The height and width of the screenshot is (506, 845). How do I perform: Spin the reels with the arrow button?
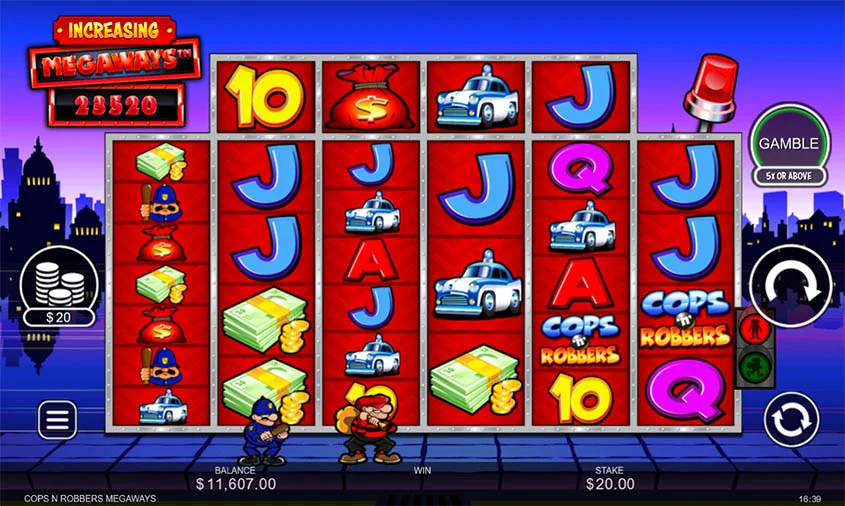(791, 286)
